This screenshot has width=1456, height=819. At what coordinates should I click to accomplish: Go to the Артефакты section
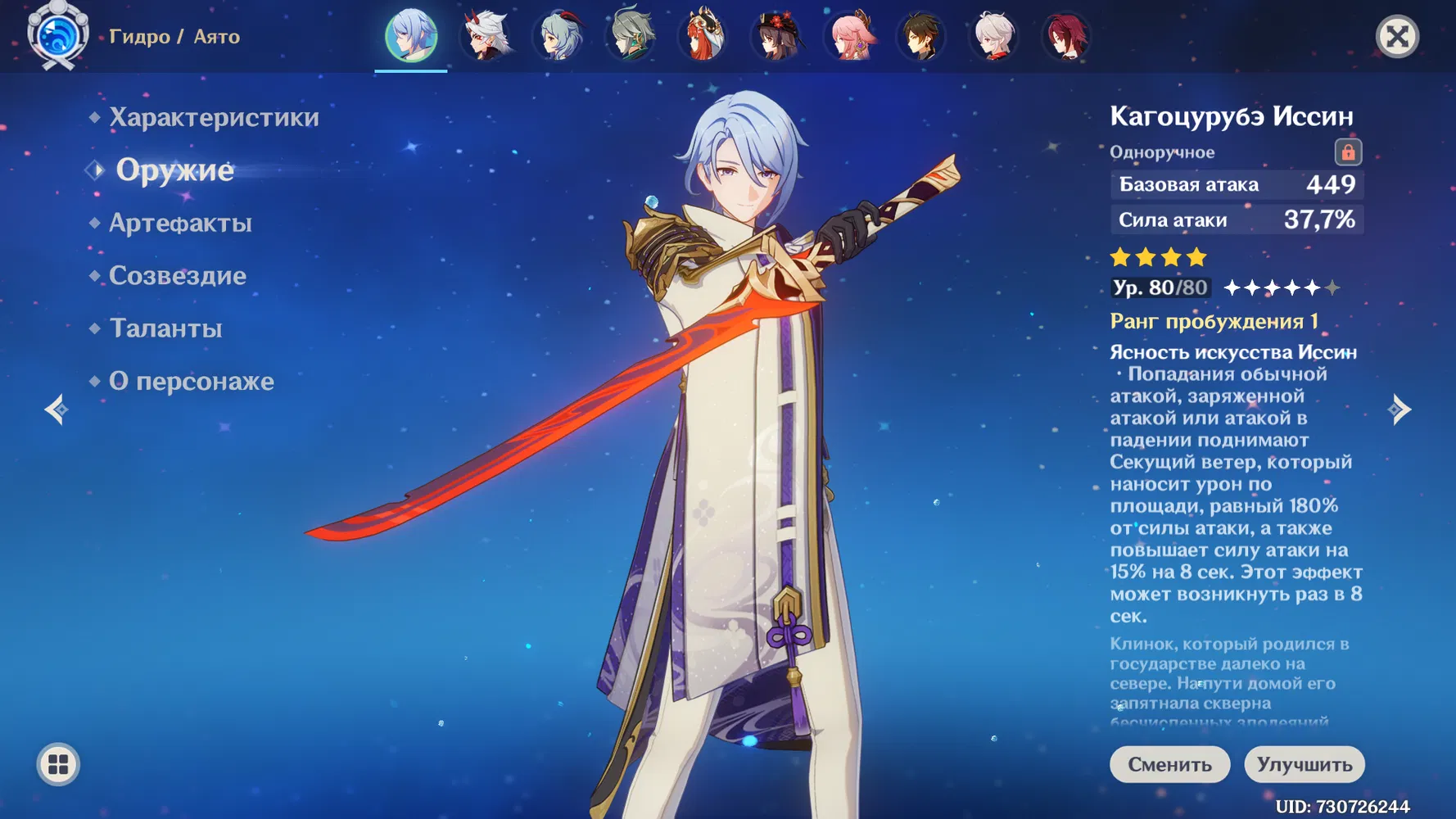pos(180,223)
